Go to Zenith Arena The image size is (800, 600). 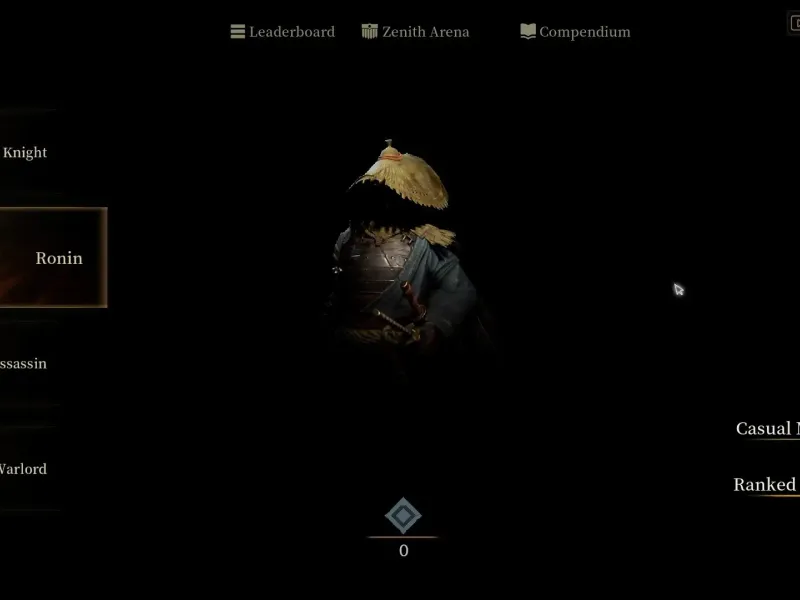[415, 32]
